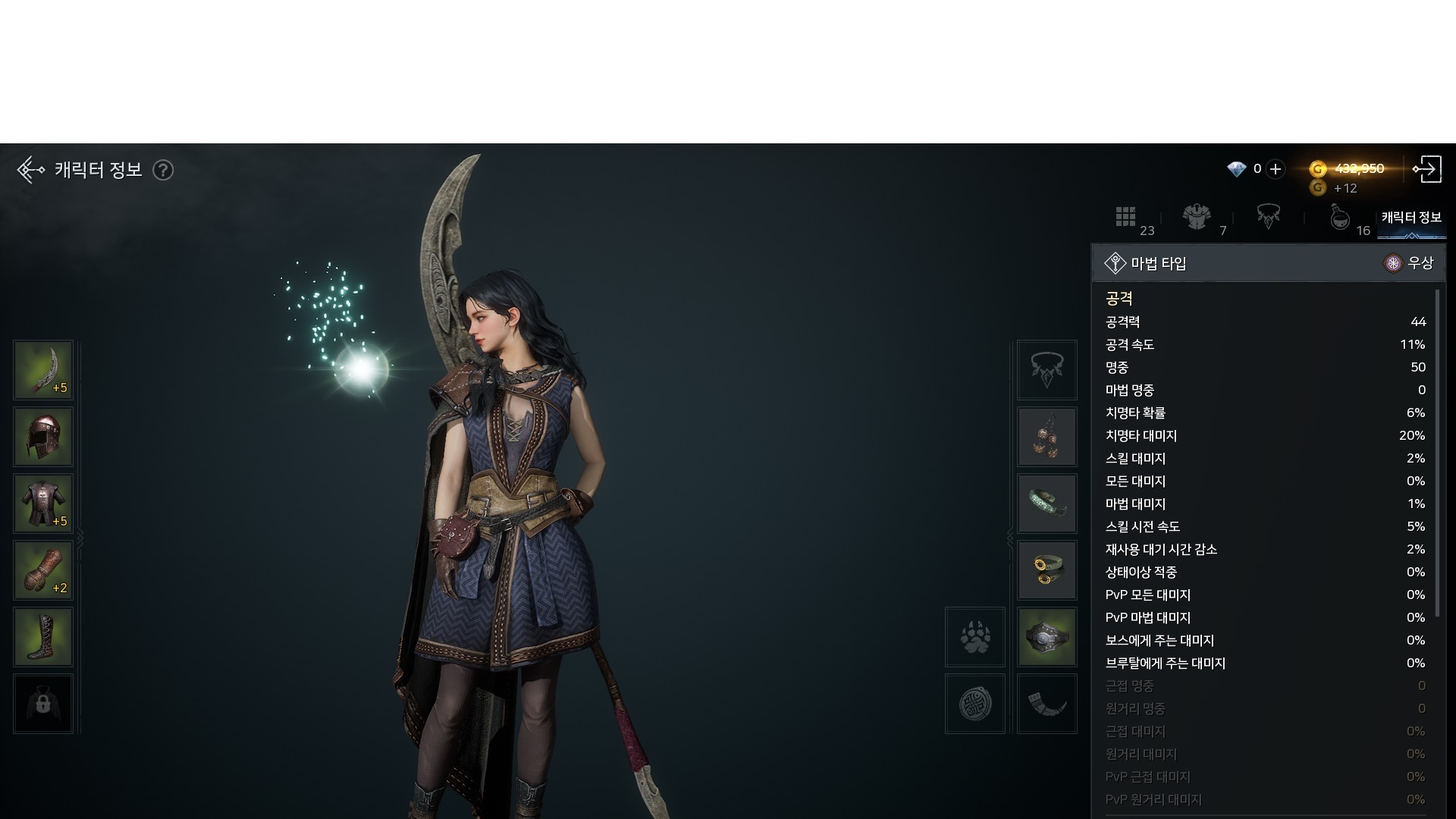
Task: Select the necklace accessories tab
Action: (1269, 218)
